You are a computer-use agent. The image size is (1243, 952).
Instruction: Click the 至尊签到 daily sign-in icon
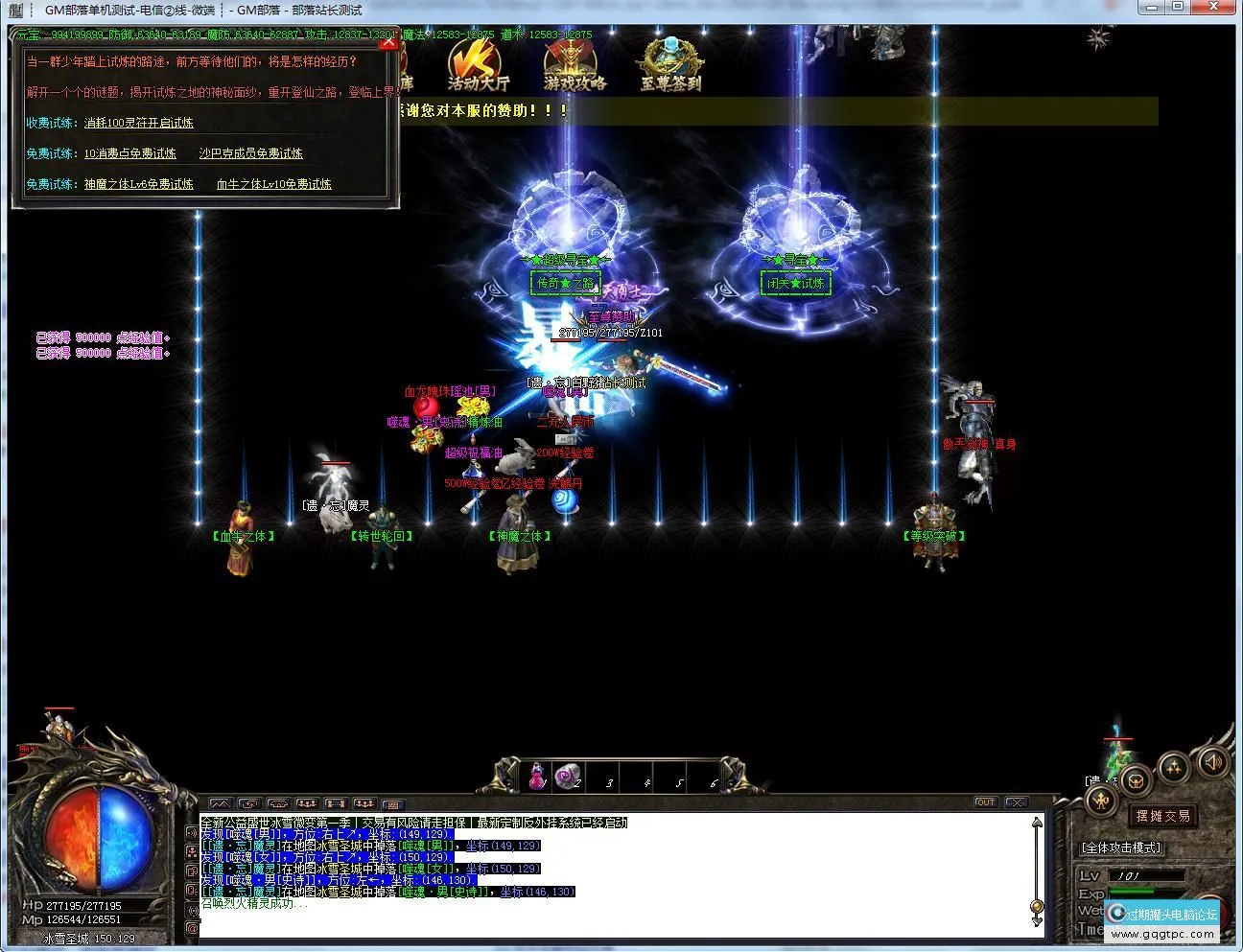[x=670, y=65]
